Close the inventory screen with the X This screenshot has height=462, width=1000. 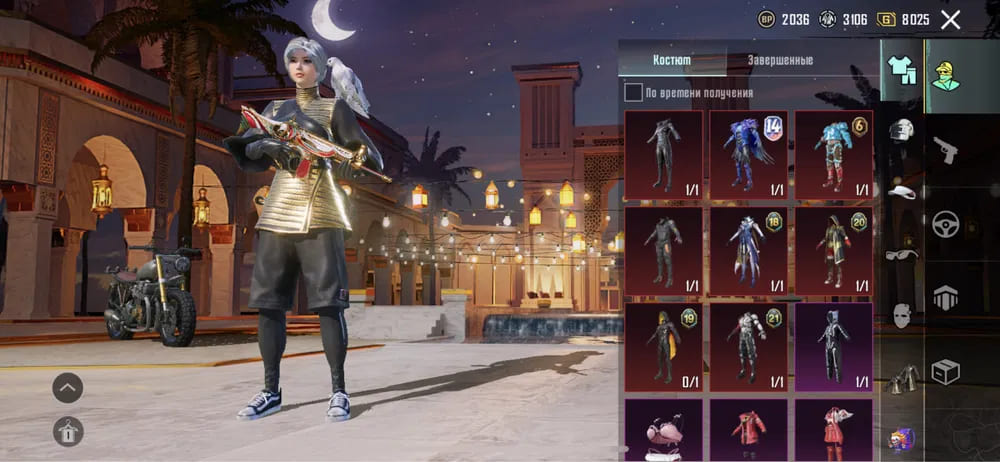(x=951, y=19)
